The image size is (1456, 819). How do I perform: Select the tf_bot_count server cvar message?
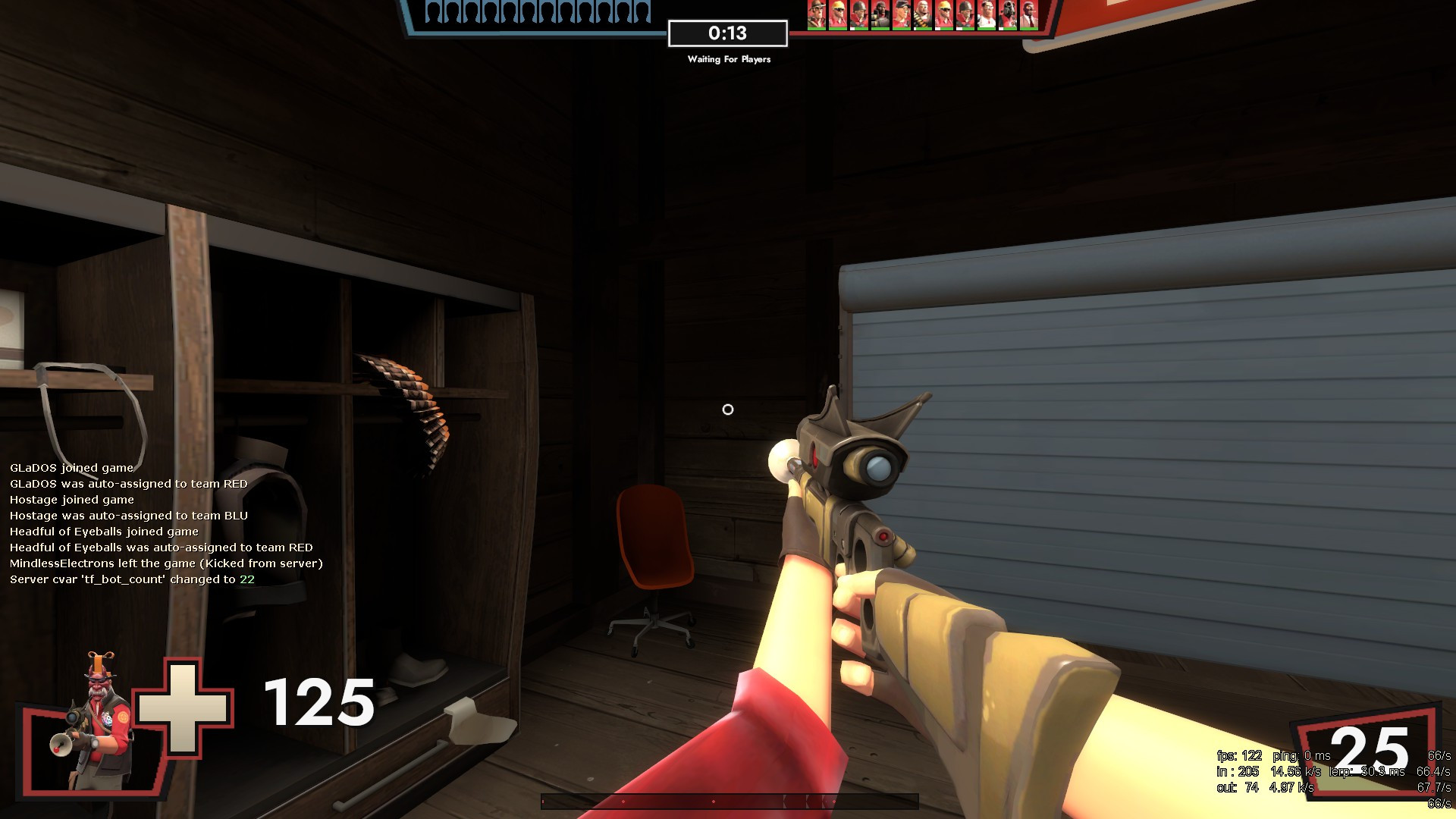[x=132, y=578]
